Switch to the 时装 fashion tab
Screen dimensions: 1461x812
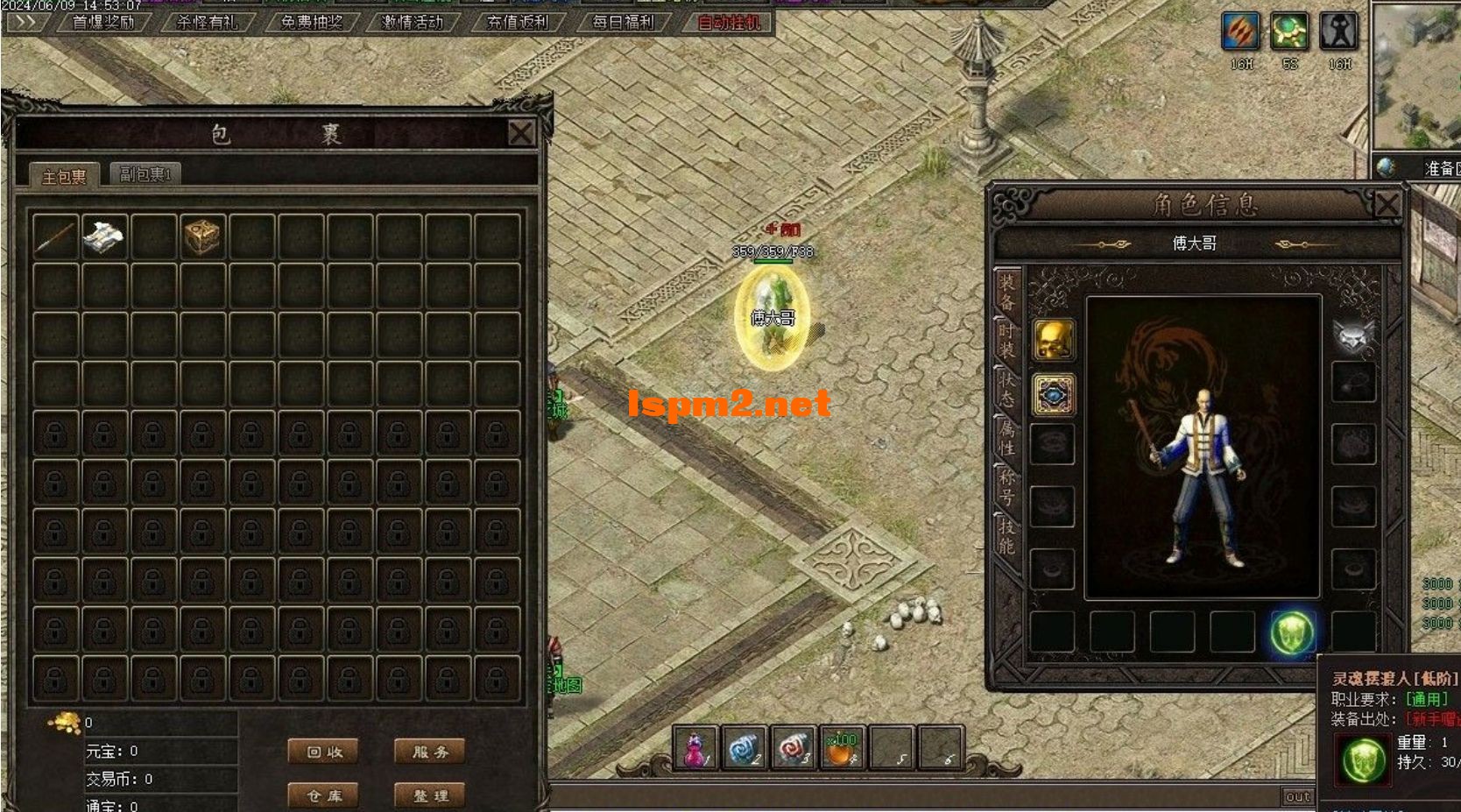click(x=1007, y=340)
